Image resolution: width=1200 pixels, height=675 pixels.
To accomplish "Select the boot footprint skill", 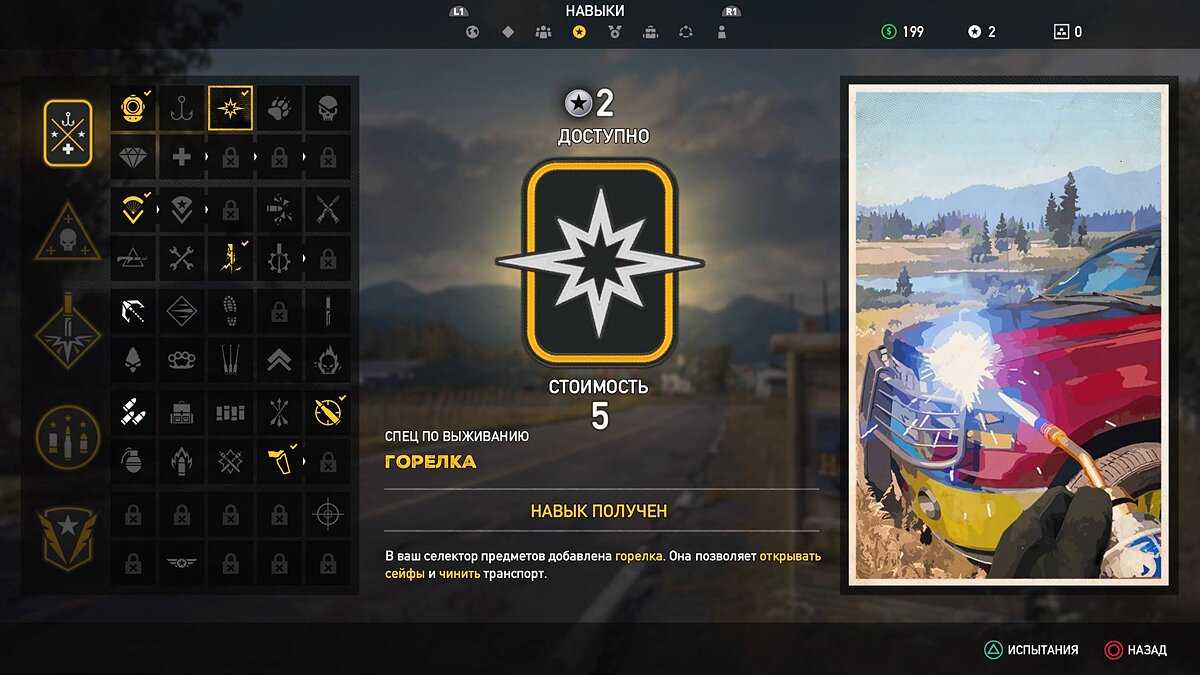I will click(230, 310).
